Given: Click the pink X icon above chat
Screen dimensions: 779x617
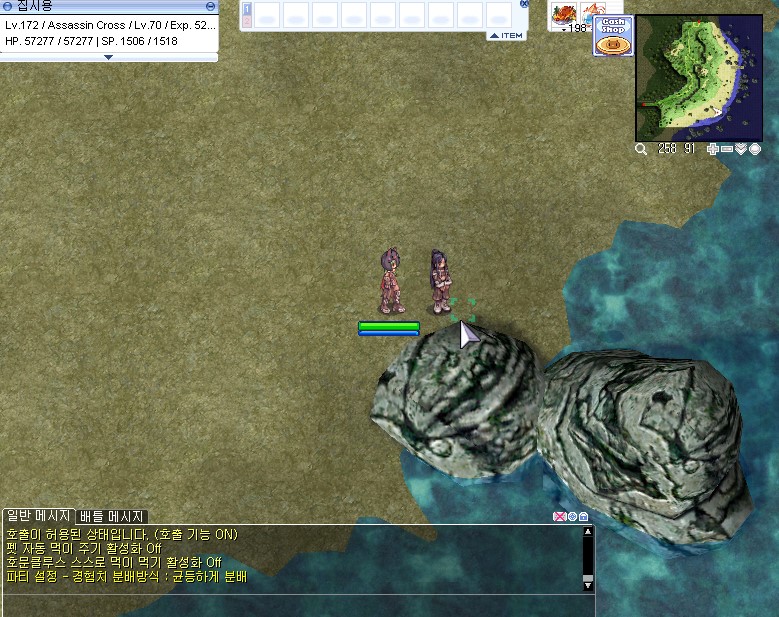Looking at the screenshot, I should tap(559, 516).
